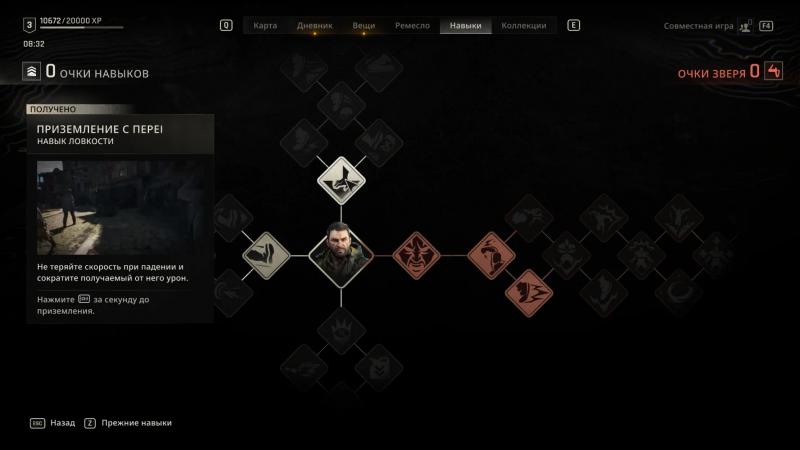800x450 pixels.
Task: Click the Назад back button
Action: (x=62, y=423)
